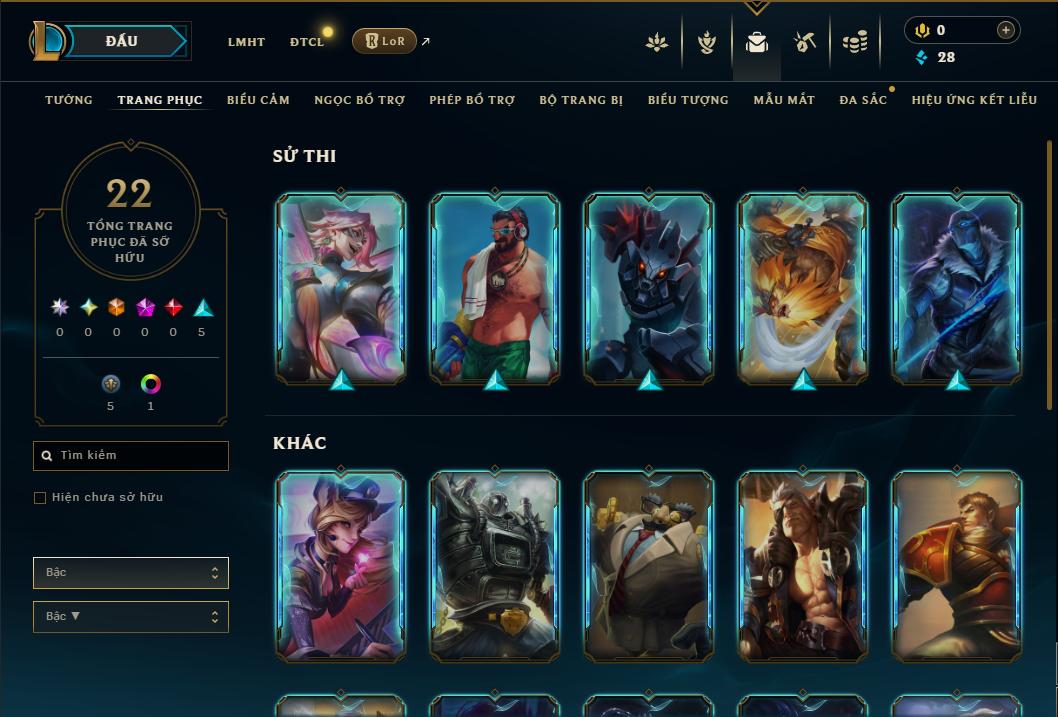Image resolution: width=1058 pixels, height=717 pixels.
Task: Open the coin stack store icon
Action: point(854,42)
